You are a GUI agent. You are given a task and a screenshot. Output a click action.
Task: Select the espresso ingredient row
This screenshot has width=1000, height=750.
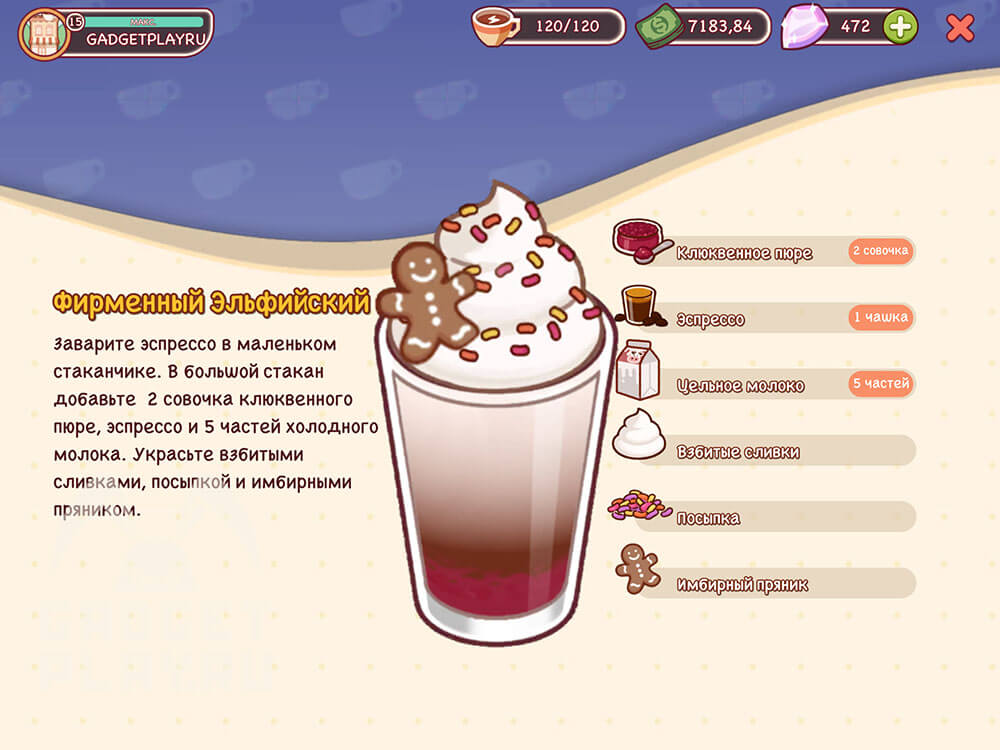point(765,319)
